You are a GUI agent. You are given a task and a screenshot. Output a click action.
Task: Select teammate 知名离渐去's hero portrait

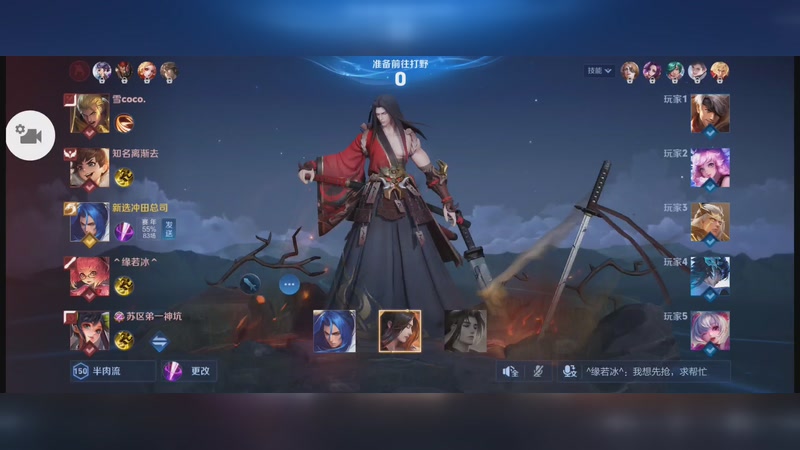point(90,168)
